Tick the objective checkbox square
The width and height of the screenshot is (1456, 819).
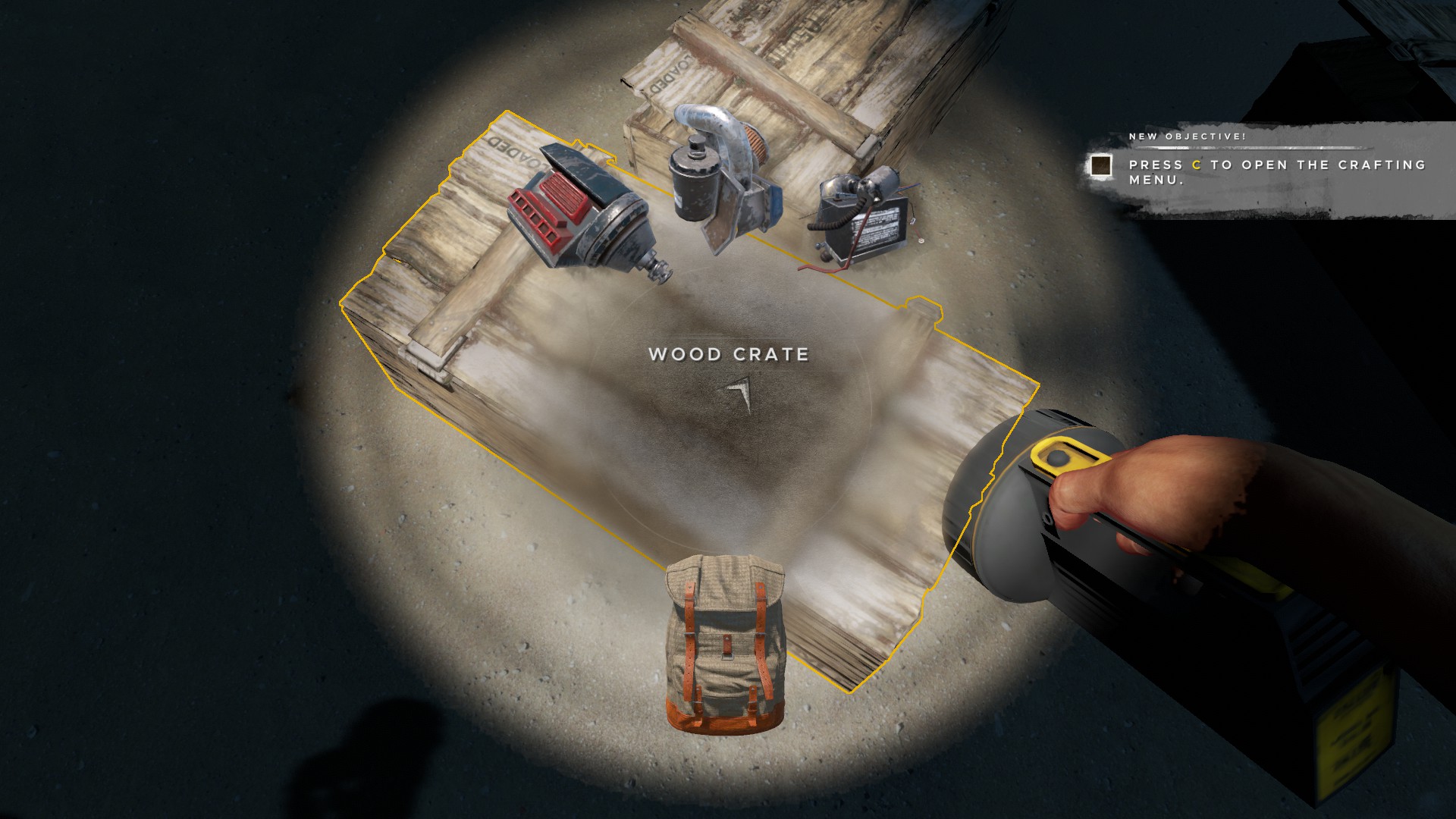point(1100,166)
